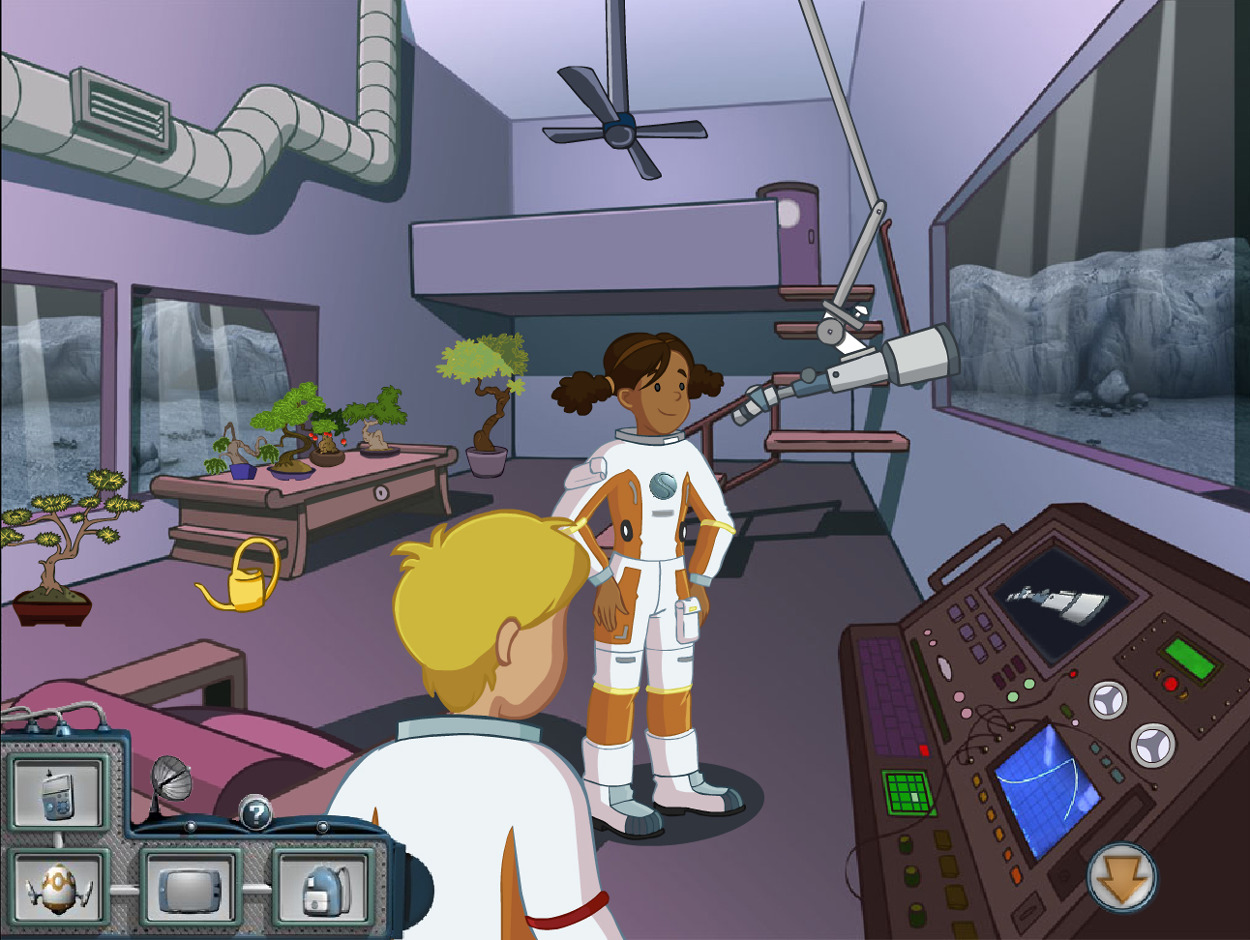Click the orange down arrow button
This screenshot has width=1250, height=940.
point(1122,878)
